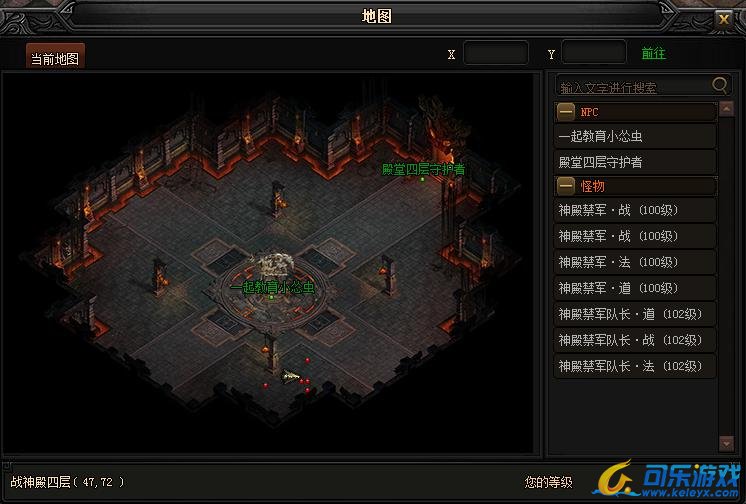The height and width of the screenshot is (504, 746).
Task: Collapse the 怪物 monster section
Action: click(x=566, y=186)
